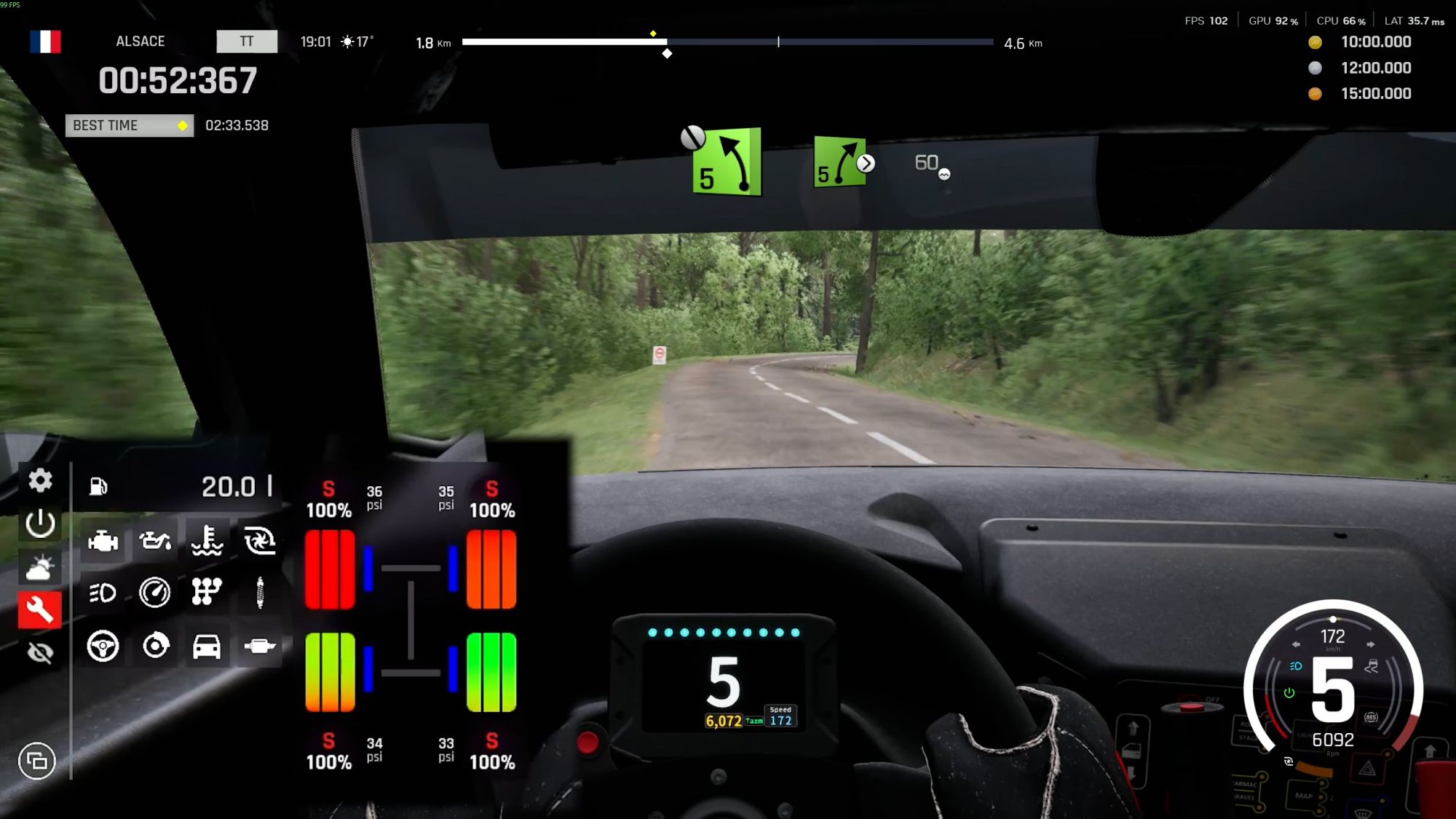The height and width of the screenshot is (819, 1456).
Task: Select the gearbox shifter icon
Action: coord(207,593)
